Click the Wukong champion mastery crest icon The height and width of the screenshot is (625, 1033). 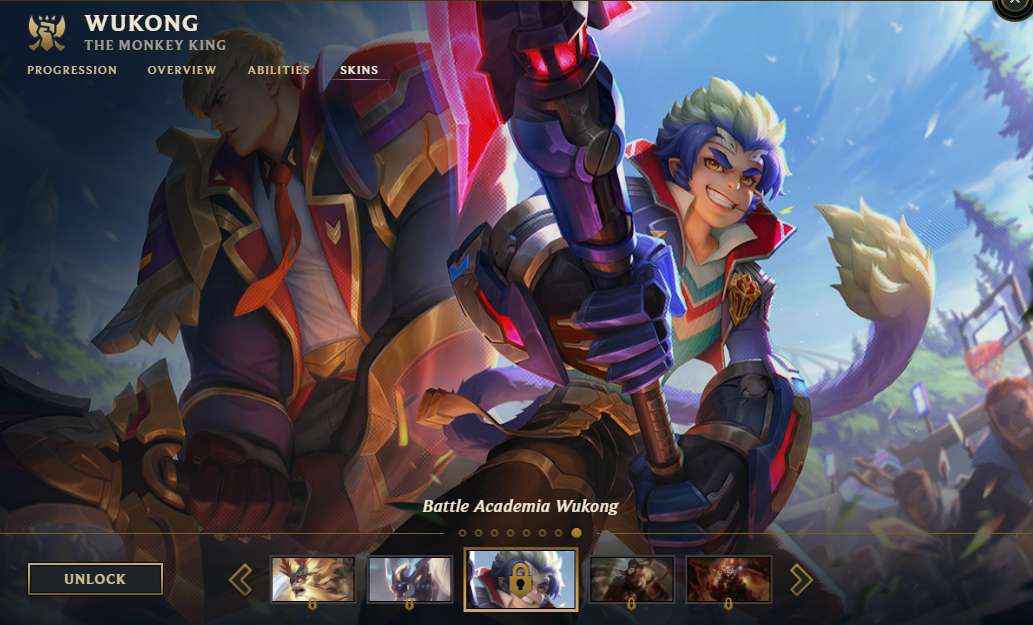[x=47, y=32]
